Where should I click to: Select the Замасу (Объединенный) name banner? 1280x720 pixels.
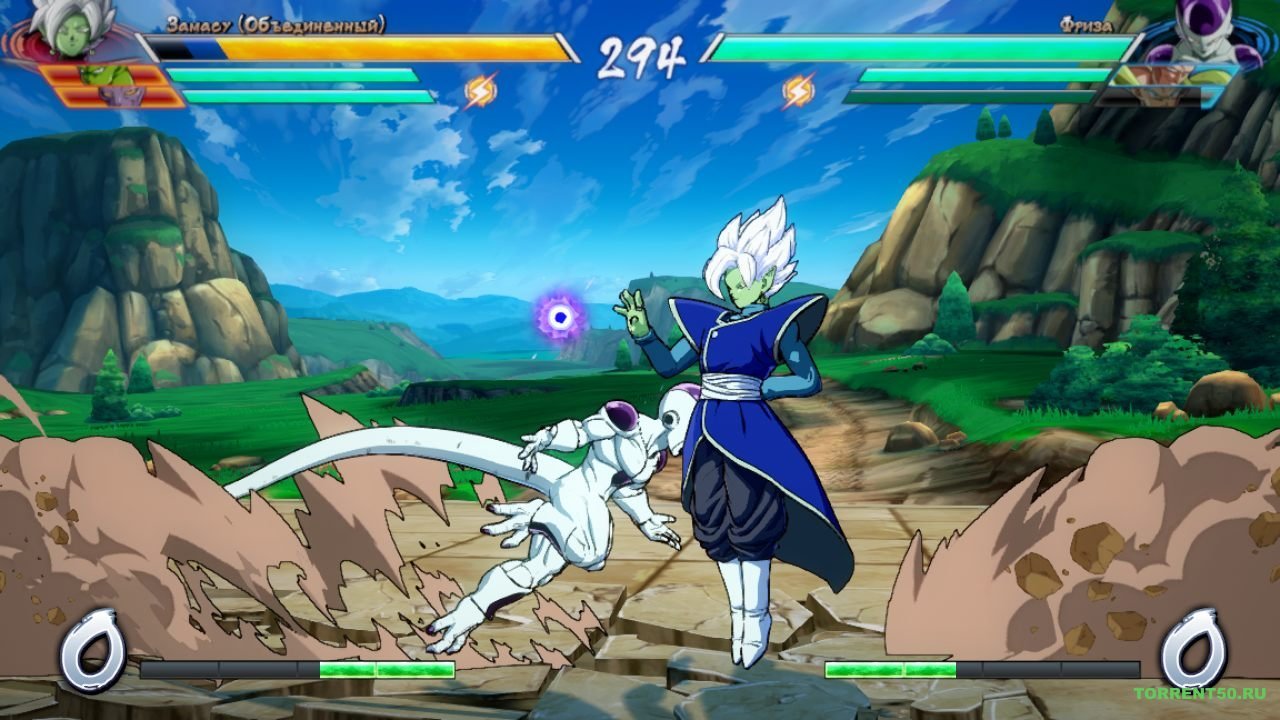(277, 27)
